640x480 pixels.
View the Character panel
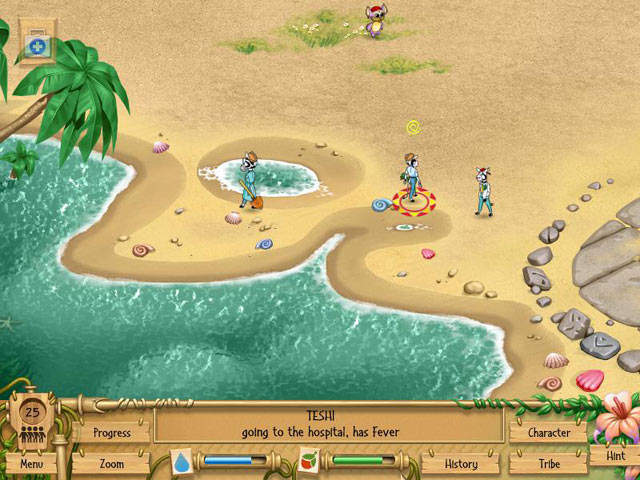(548, 433)
